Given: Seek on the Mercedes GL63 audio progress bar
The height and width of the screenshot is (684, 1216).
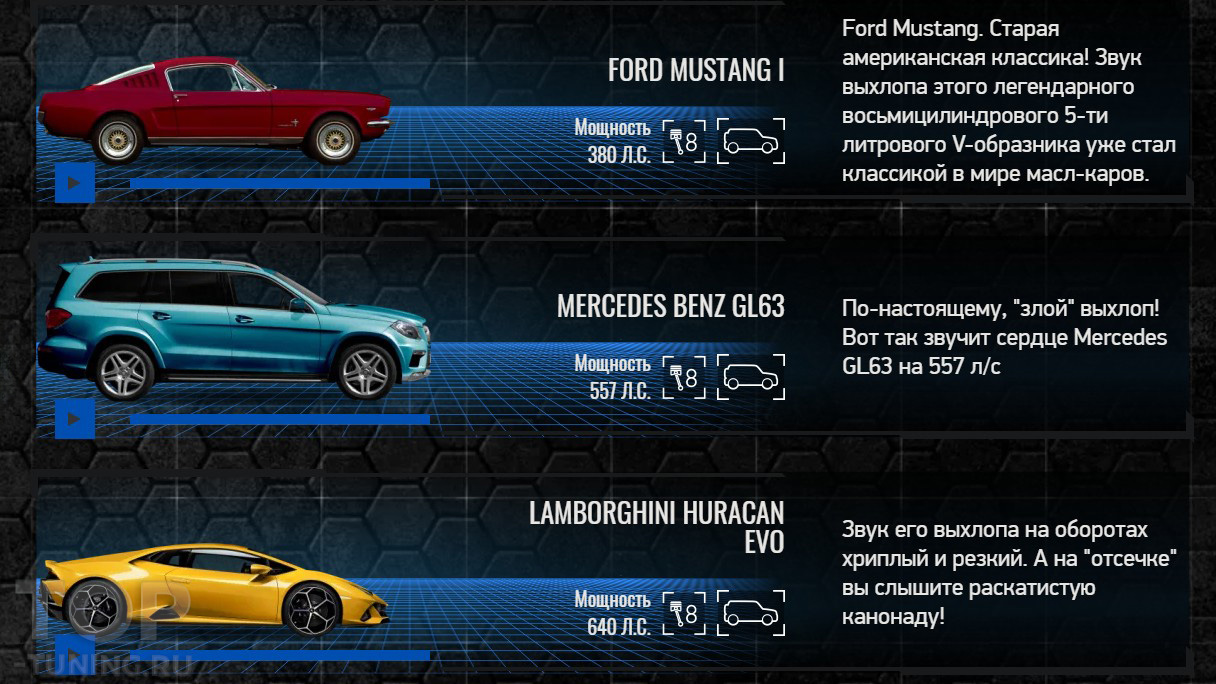Looking at the screenshot, I should [279, 419].
